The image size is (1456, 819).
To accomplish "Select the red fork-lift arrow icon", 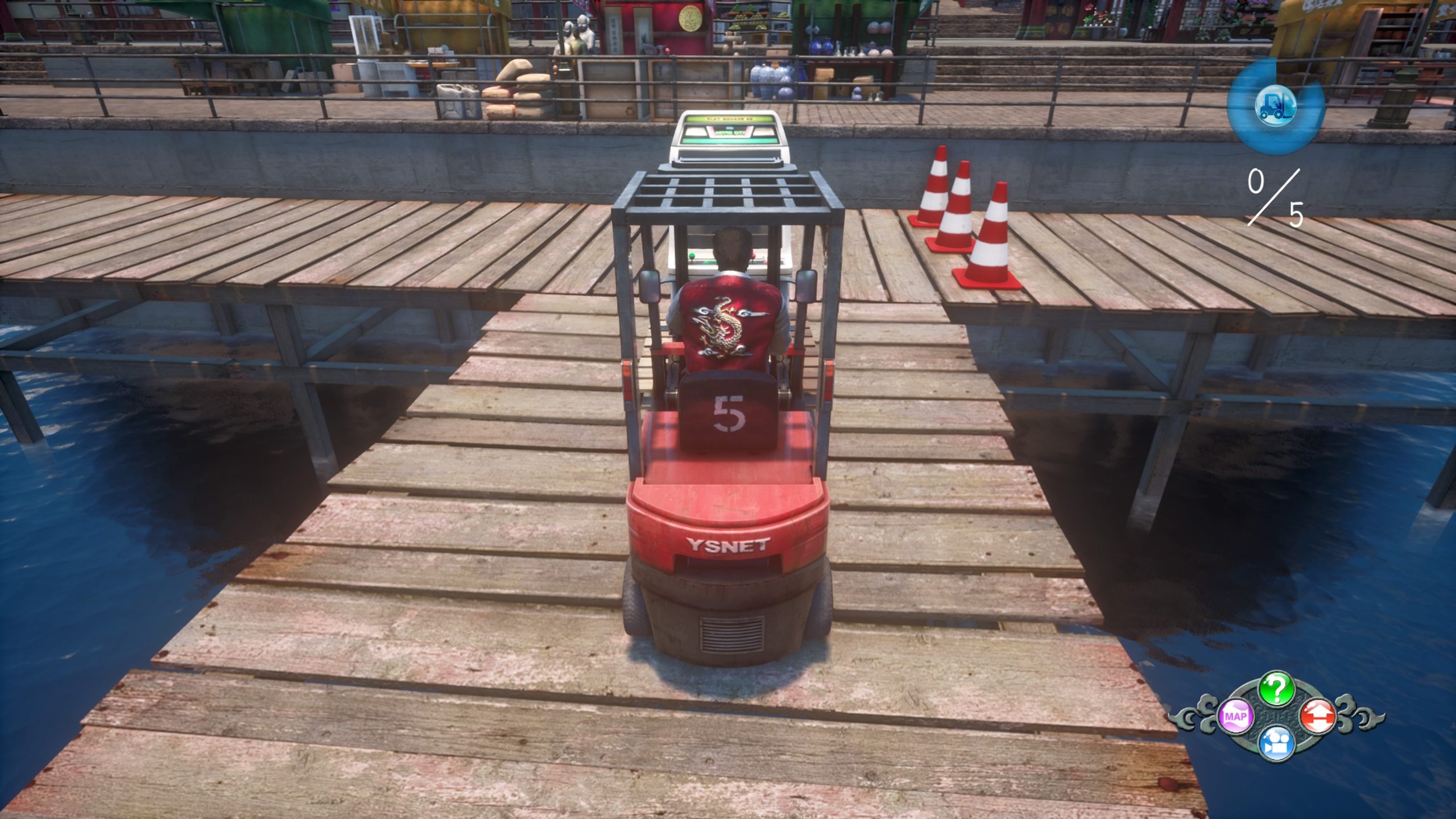I will 1318,715.
